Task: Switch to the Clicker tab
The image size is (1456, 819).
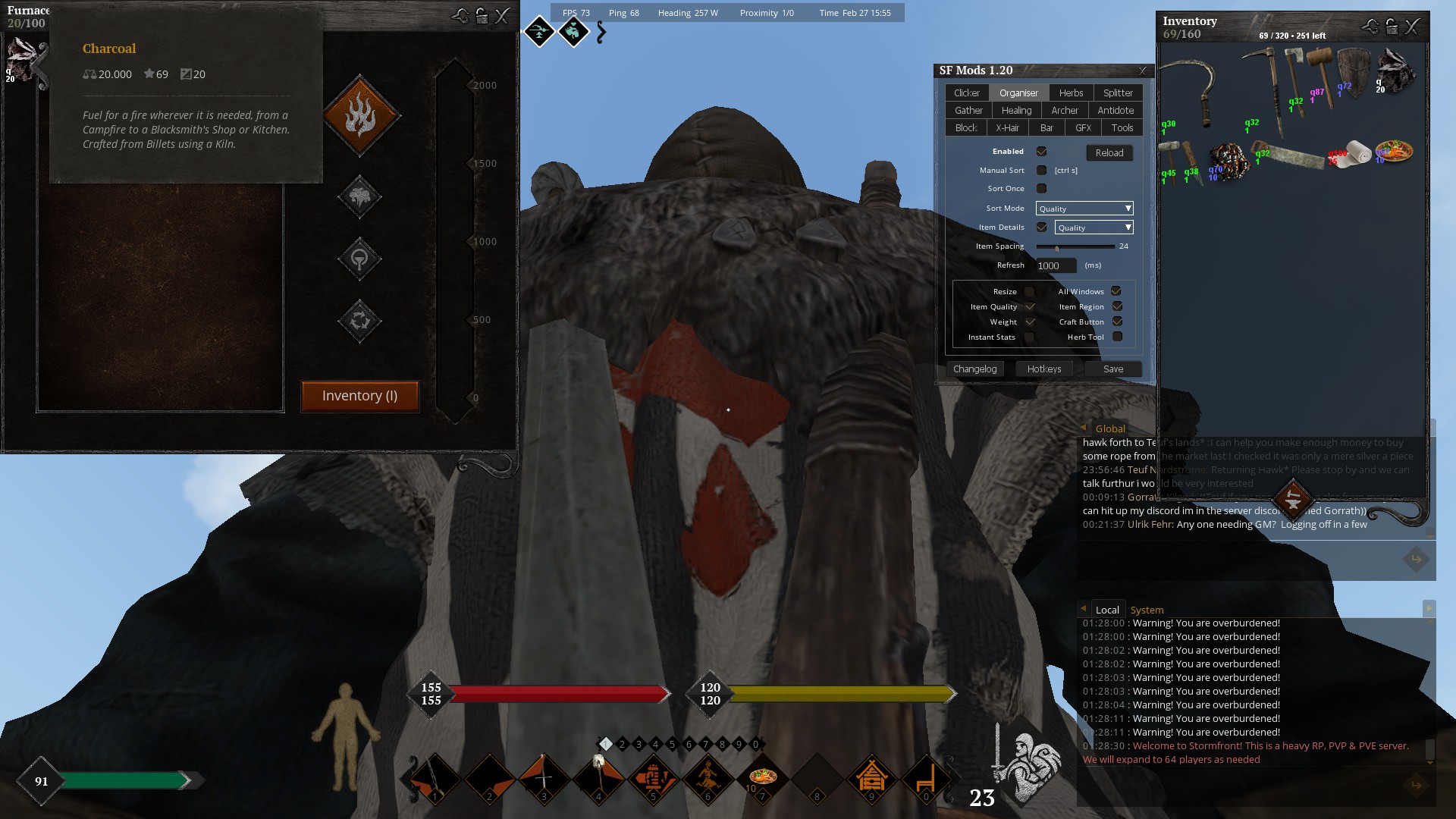Action: [967, 93]
